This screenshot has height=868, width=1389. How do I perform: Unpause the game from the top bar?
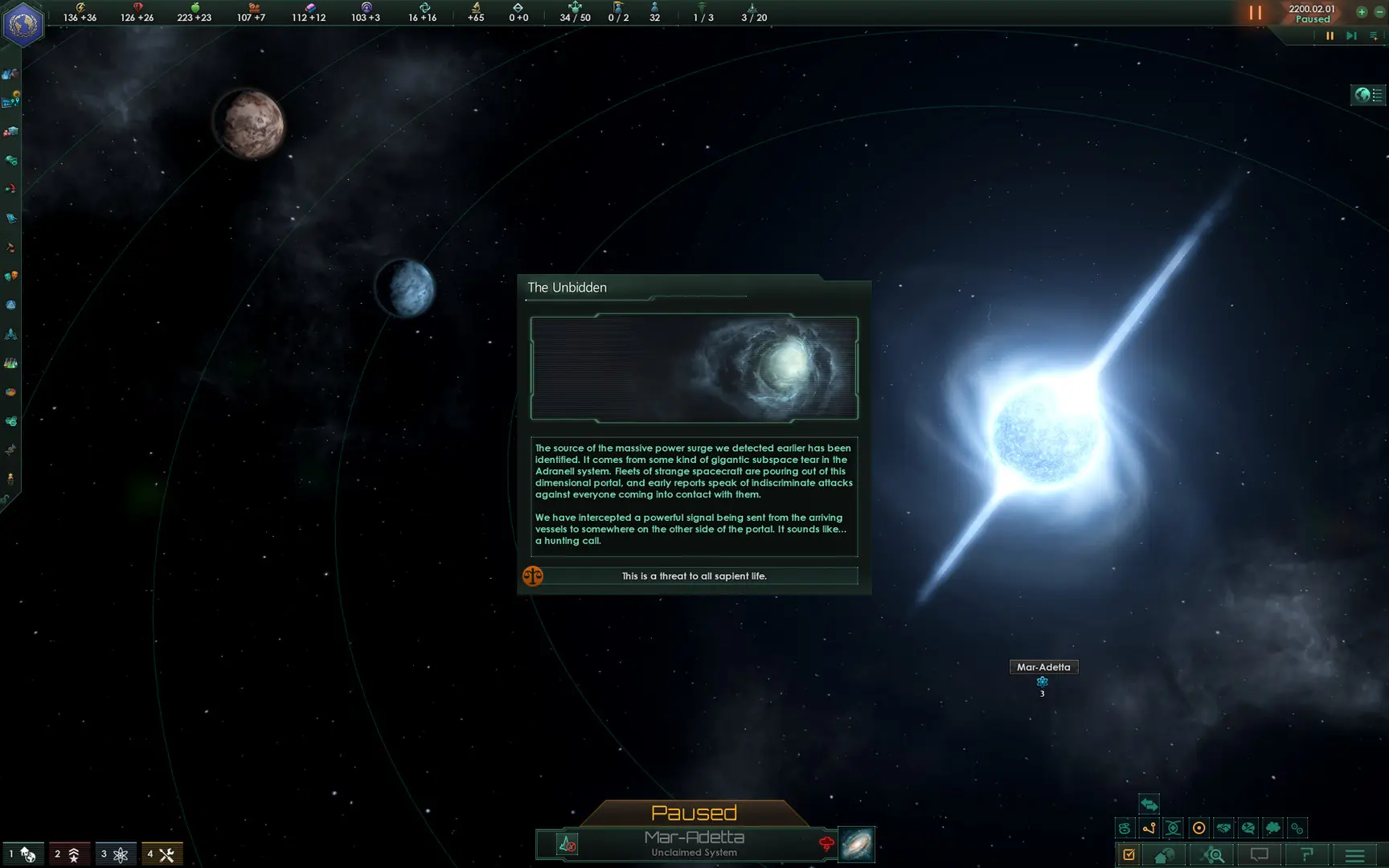pos(1256,13)
